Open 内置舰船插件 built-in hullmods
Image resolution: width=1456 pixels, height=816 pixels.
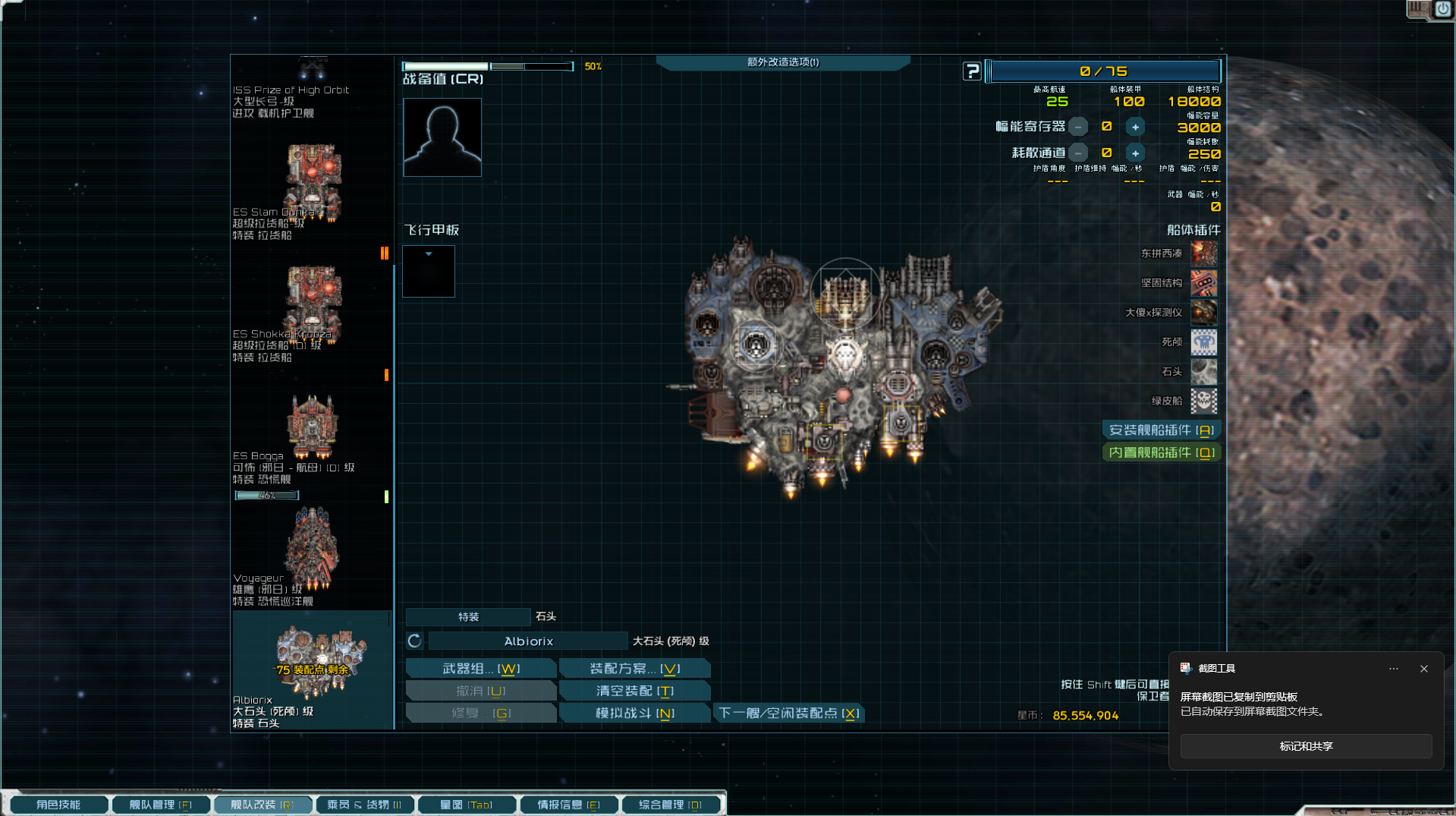coord(1161,453)
